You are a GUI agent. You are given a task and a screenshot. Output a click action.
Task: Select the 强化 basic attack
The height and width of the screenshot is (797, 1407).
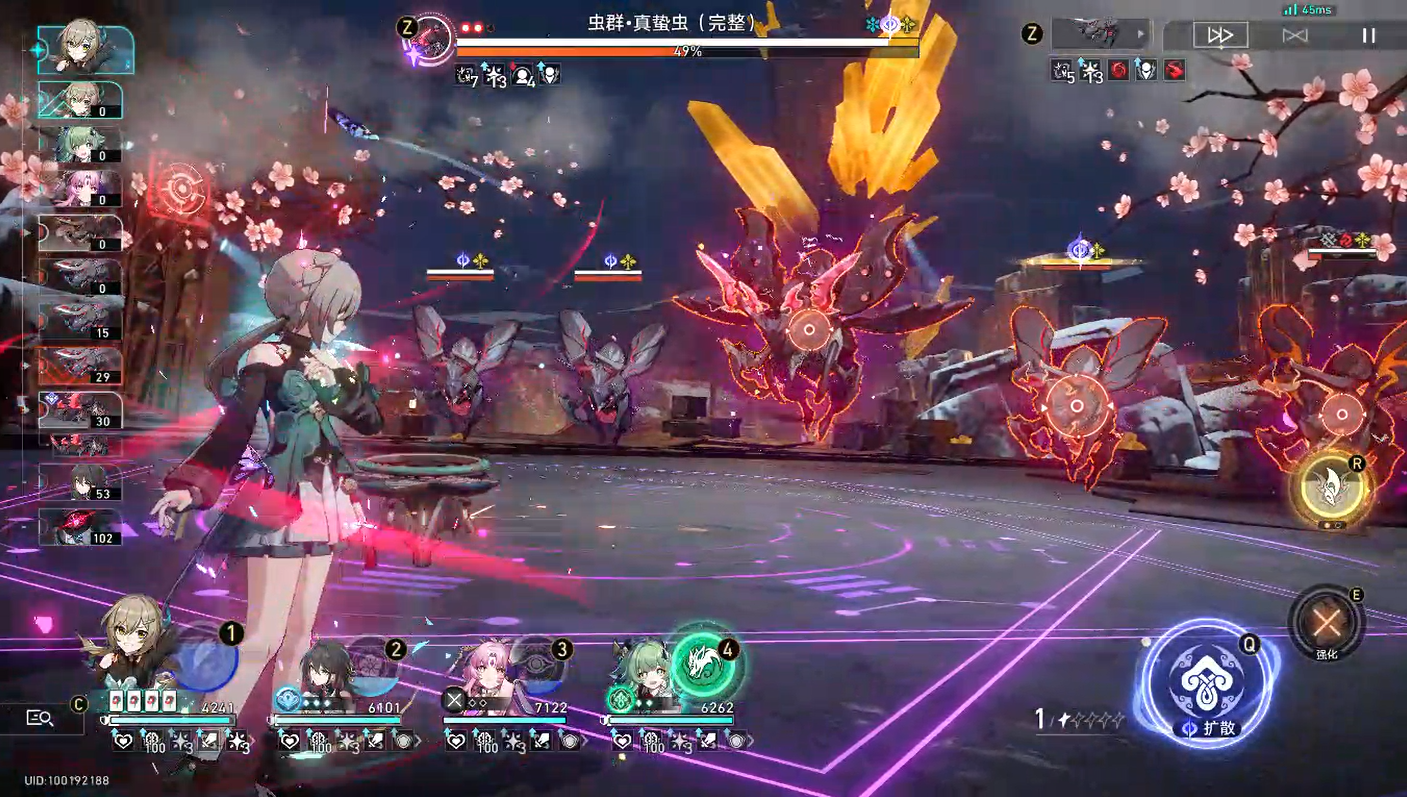point(1327,623)
